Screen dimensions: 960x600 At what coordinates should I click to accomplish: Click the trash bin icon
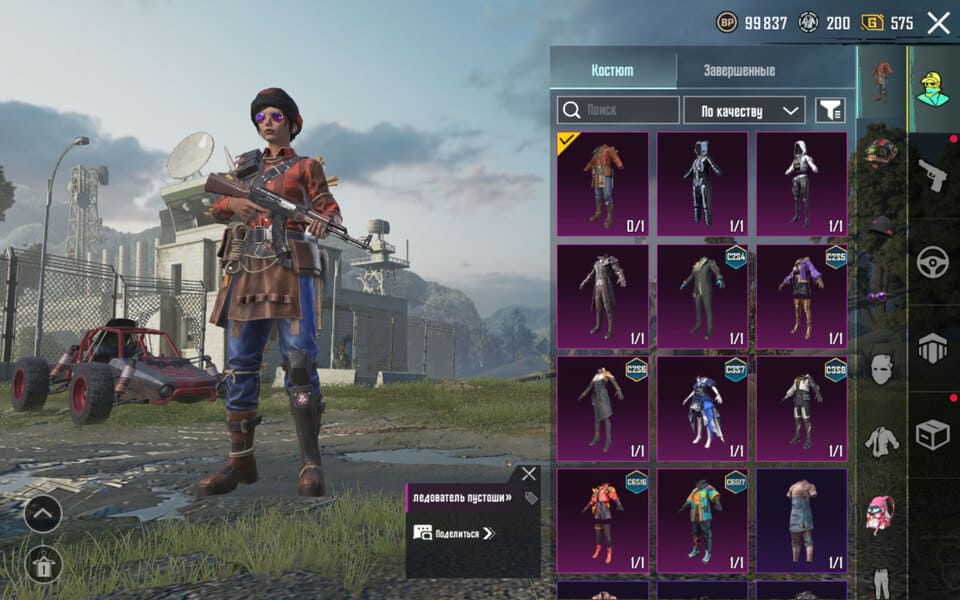(x=43, y=564)
